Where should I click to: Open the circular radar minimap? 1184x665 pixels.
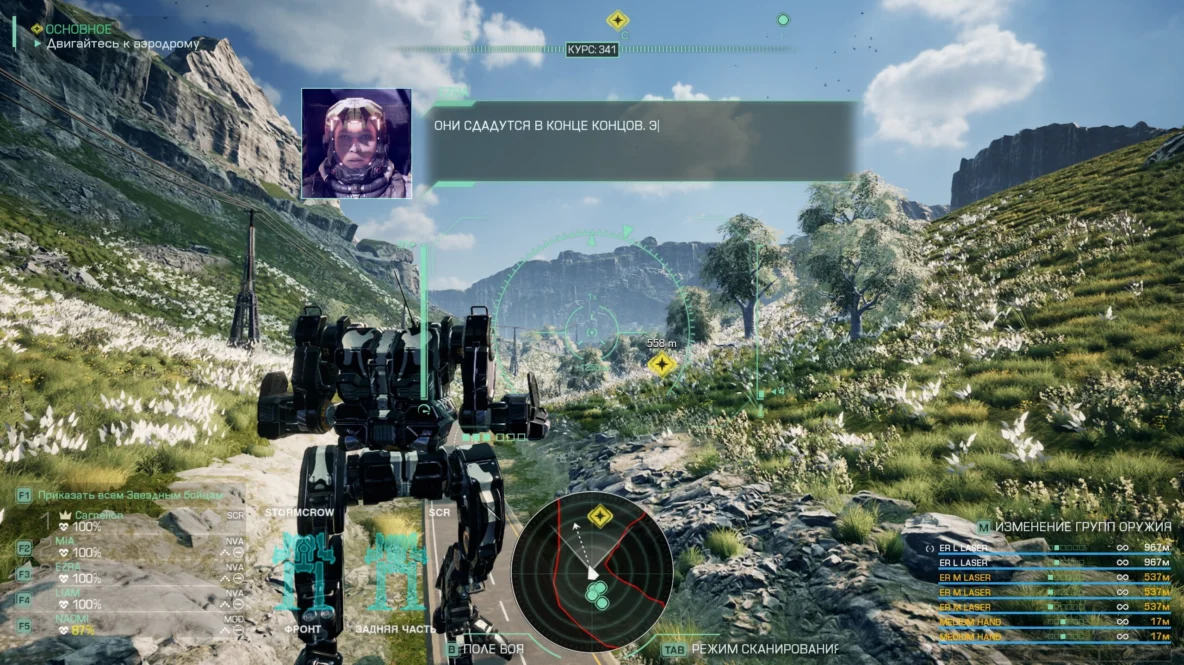pyautogui.click(x=587, y=573)
